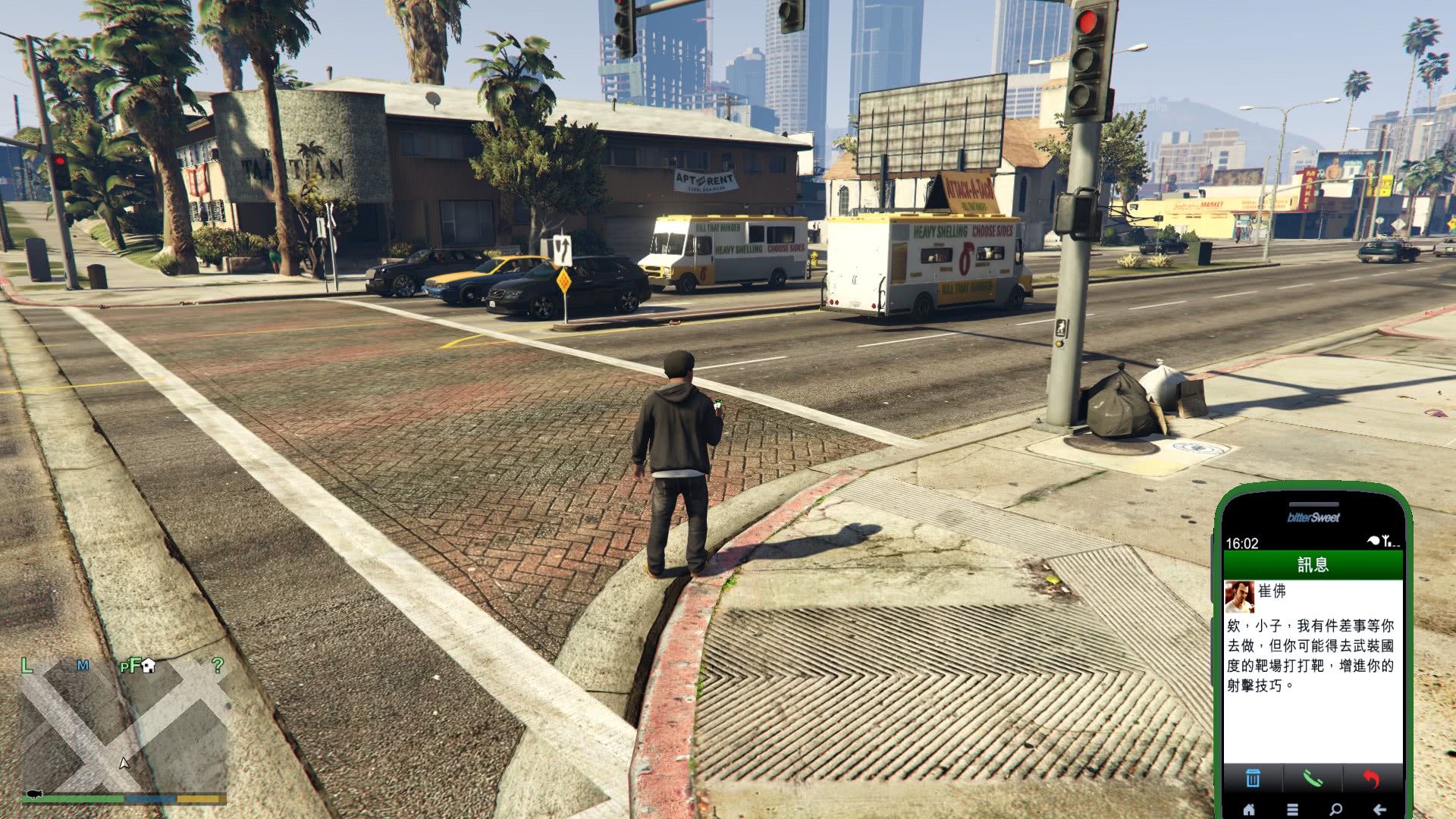Select the green question mark minimap marker
1456x819 pixels.
218,665
